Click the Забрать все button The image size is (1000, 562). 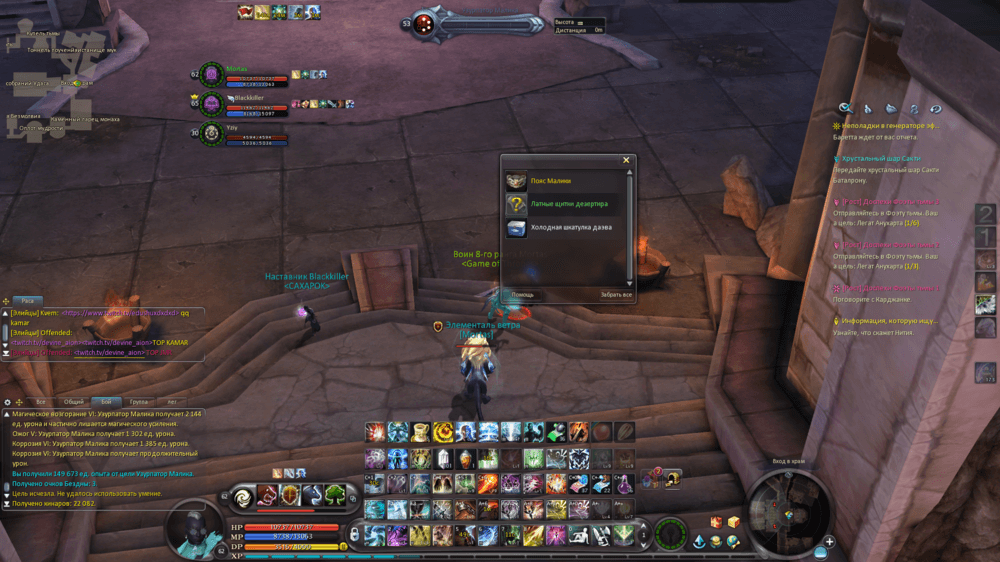pyautogui.click(x=616, y=295)
